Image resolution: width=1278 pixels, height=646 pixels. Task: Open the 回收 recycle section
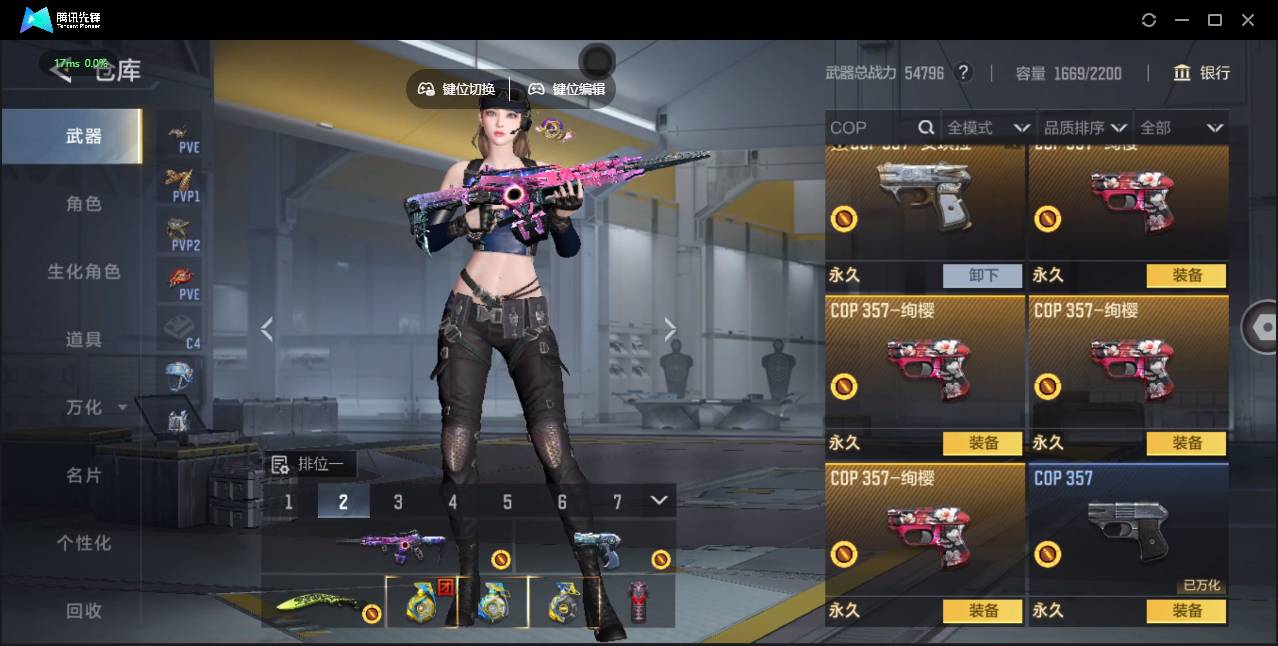[84, 610]
